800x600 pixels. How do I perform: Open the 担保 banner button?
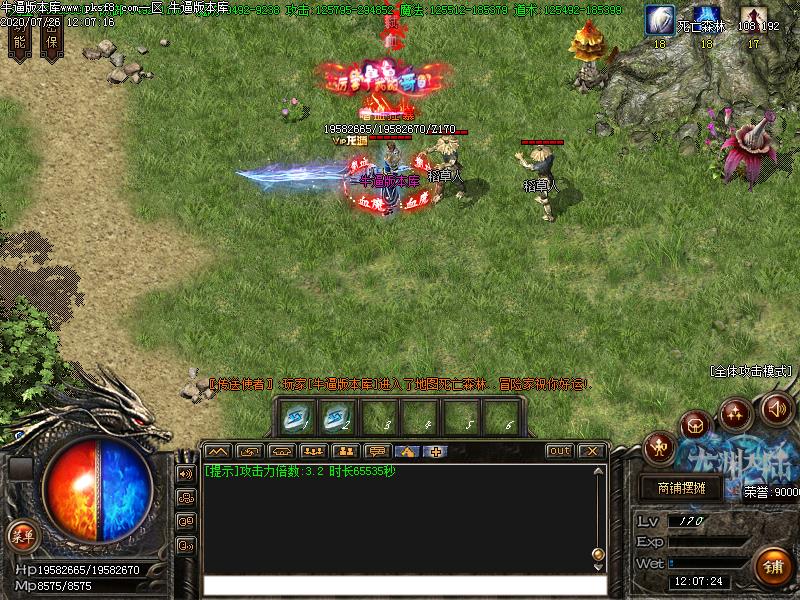tap(53, 36)
